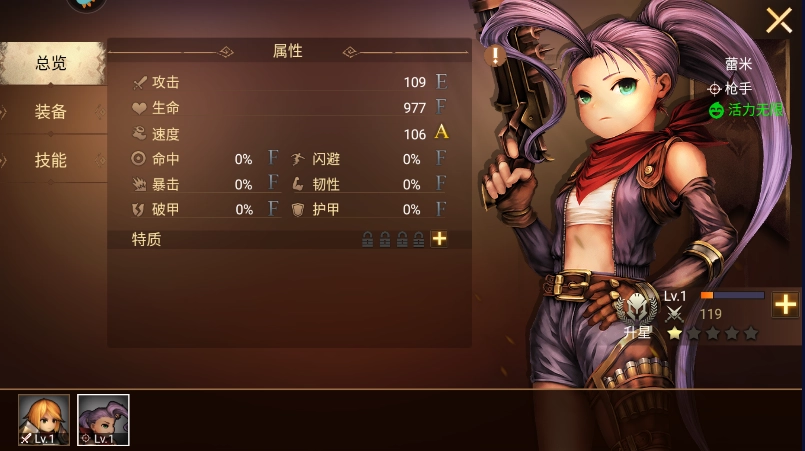This screenshot has height=451, width=805.
Task: Click the exclamation mark info icon
Action: [495, 56]
